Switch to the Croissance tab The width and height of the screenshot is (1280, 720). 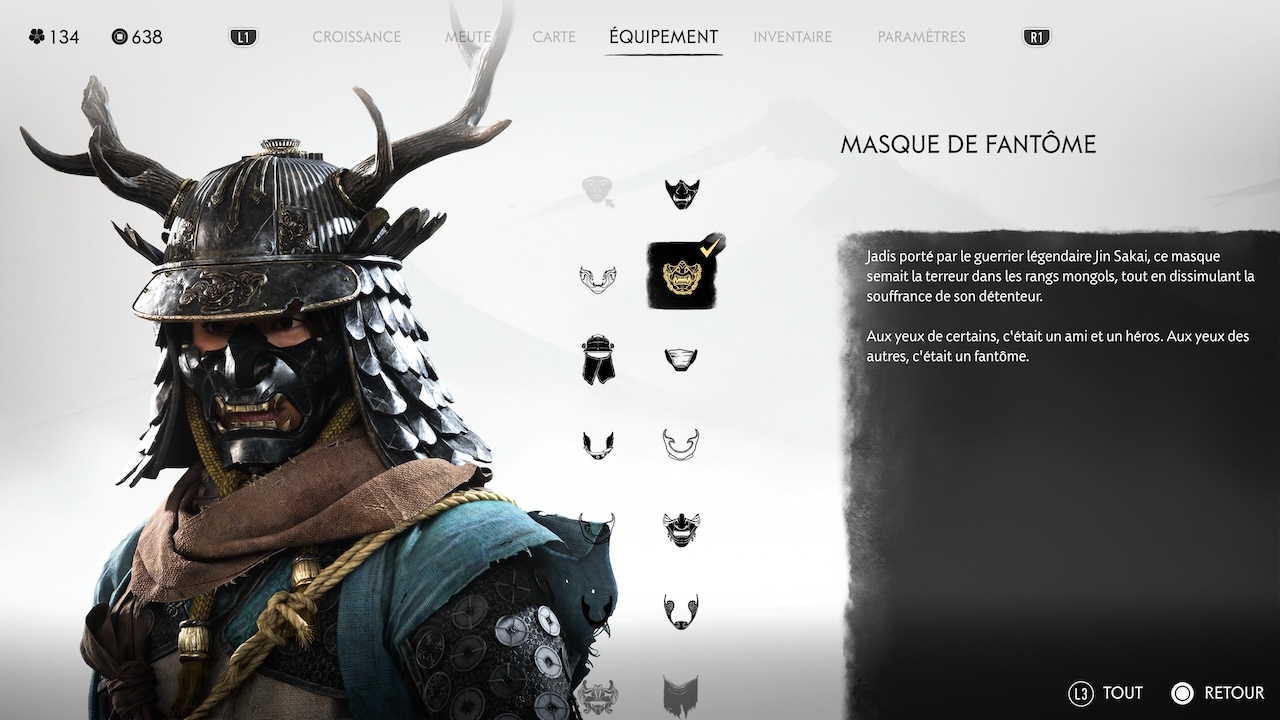(x=356, y=37)
